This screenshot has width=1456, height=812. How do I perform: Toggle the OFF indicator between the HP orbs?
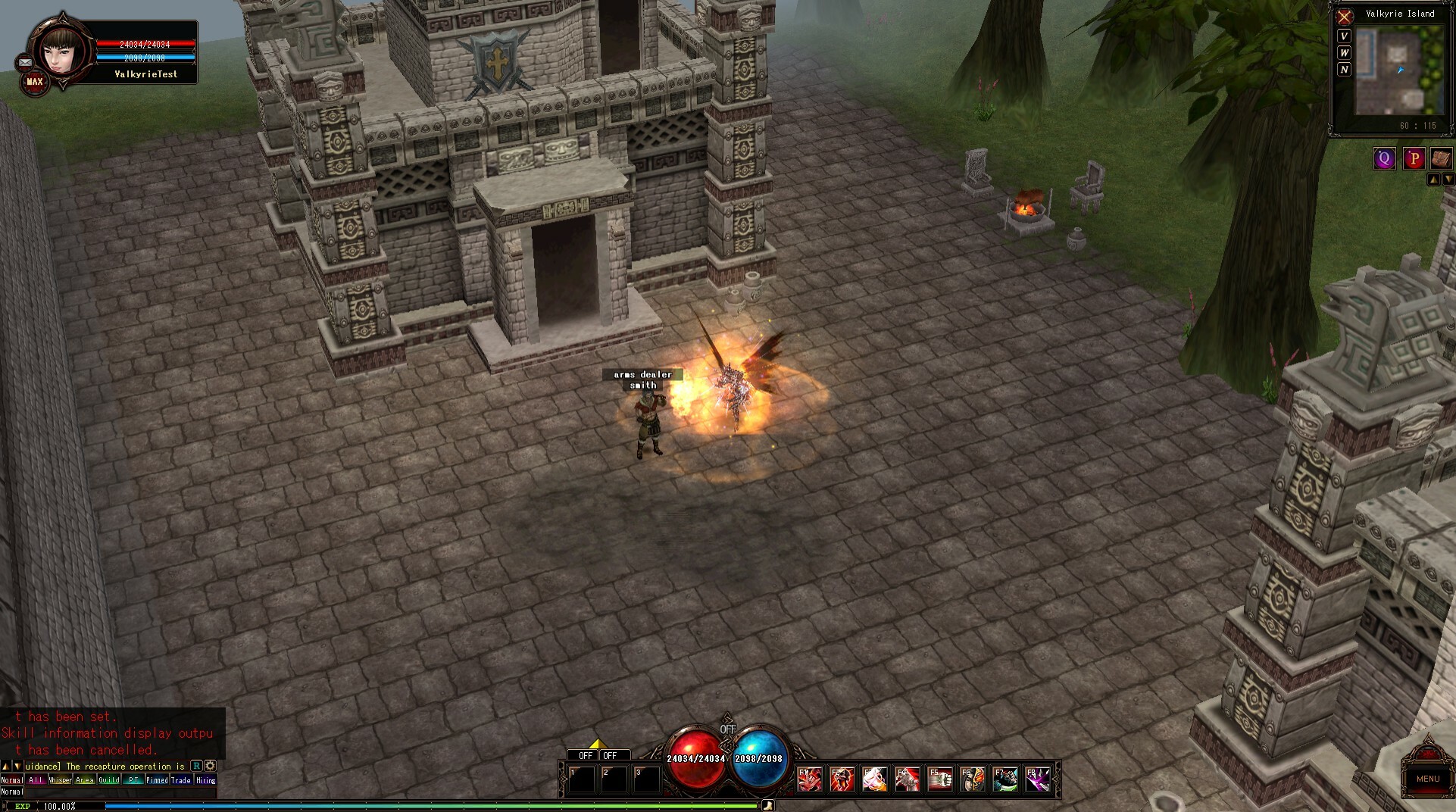coord(728,728)
